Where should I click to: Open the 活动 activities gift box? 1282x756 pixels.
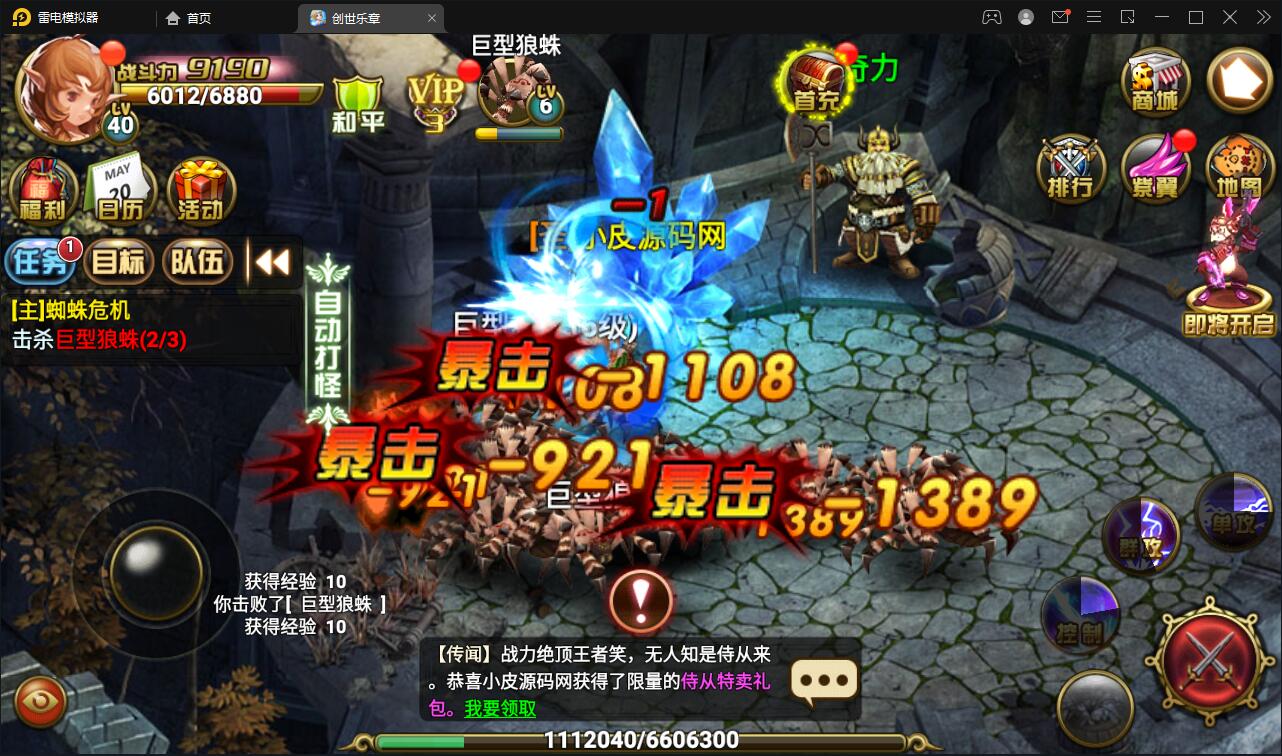[198, 188]
